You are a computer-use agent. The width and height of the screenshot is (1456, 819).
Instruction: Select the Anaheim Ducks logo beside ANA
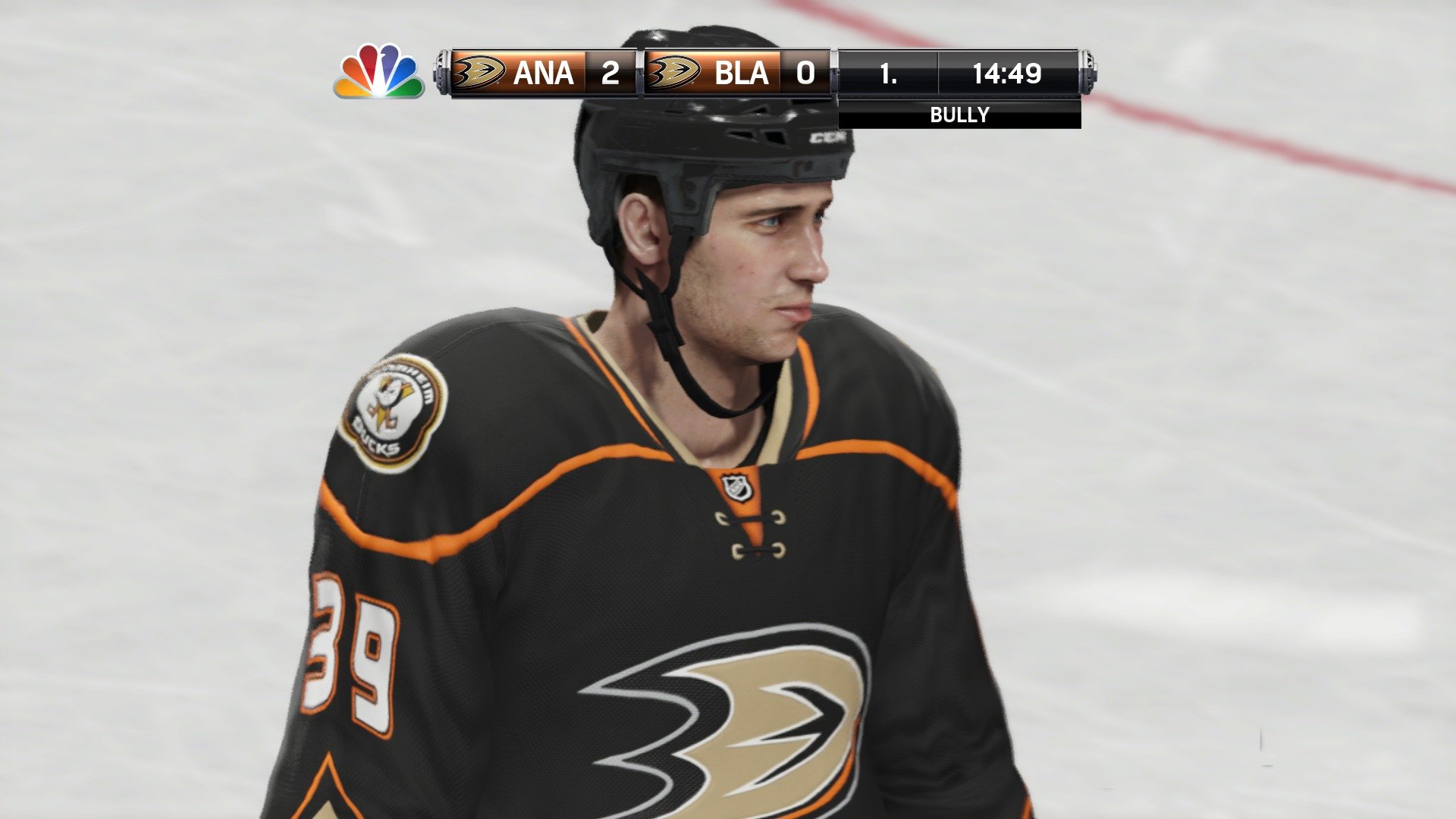click(480, 73)
